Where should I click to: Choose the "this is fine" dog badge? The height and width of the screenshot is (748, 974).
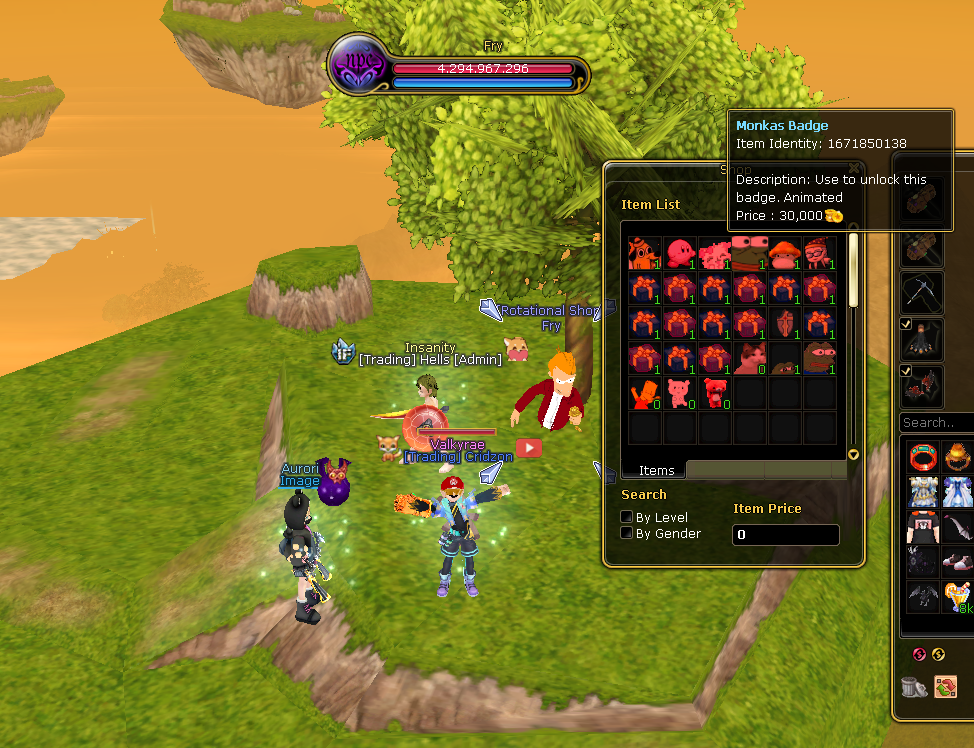(645, 254)
